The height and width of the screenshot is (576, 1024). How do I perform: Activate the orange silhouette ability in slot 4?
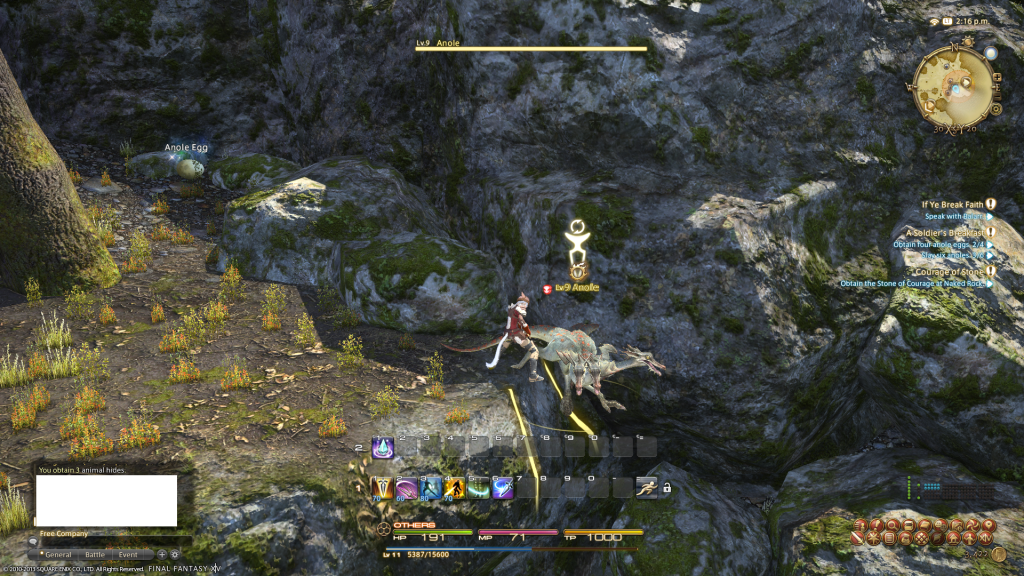[454, 488]
